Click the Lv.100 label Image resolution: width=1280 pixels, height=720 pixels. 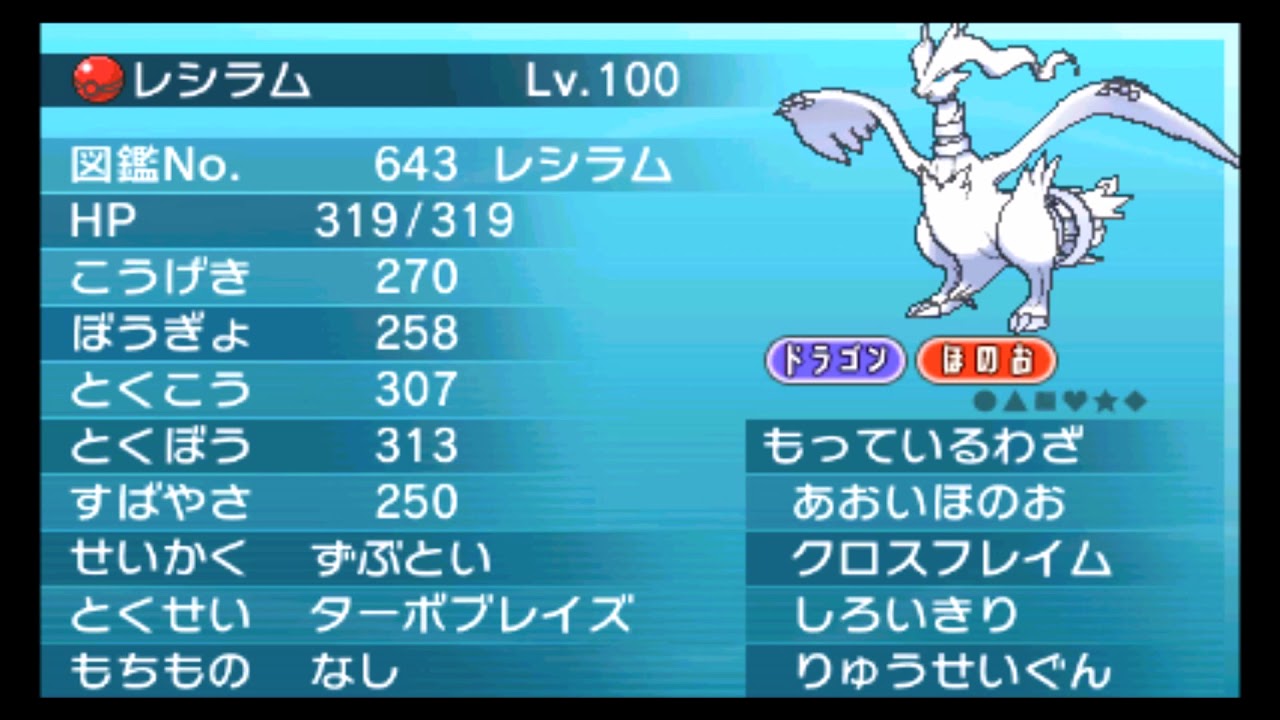(x=600, y=78)
